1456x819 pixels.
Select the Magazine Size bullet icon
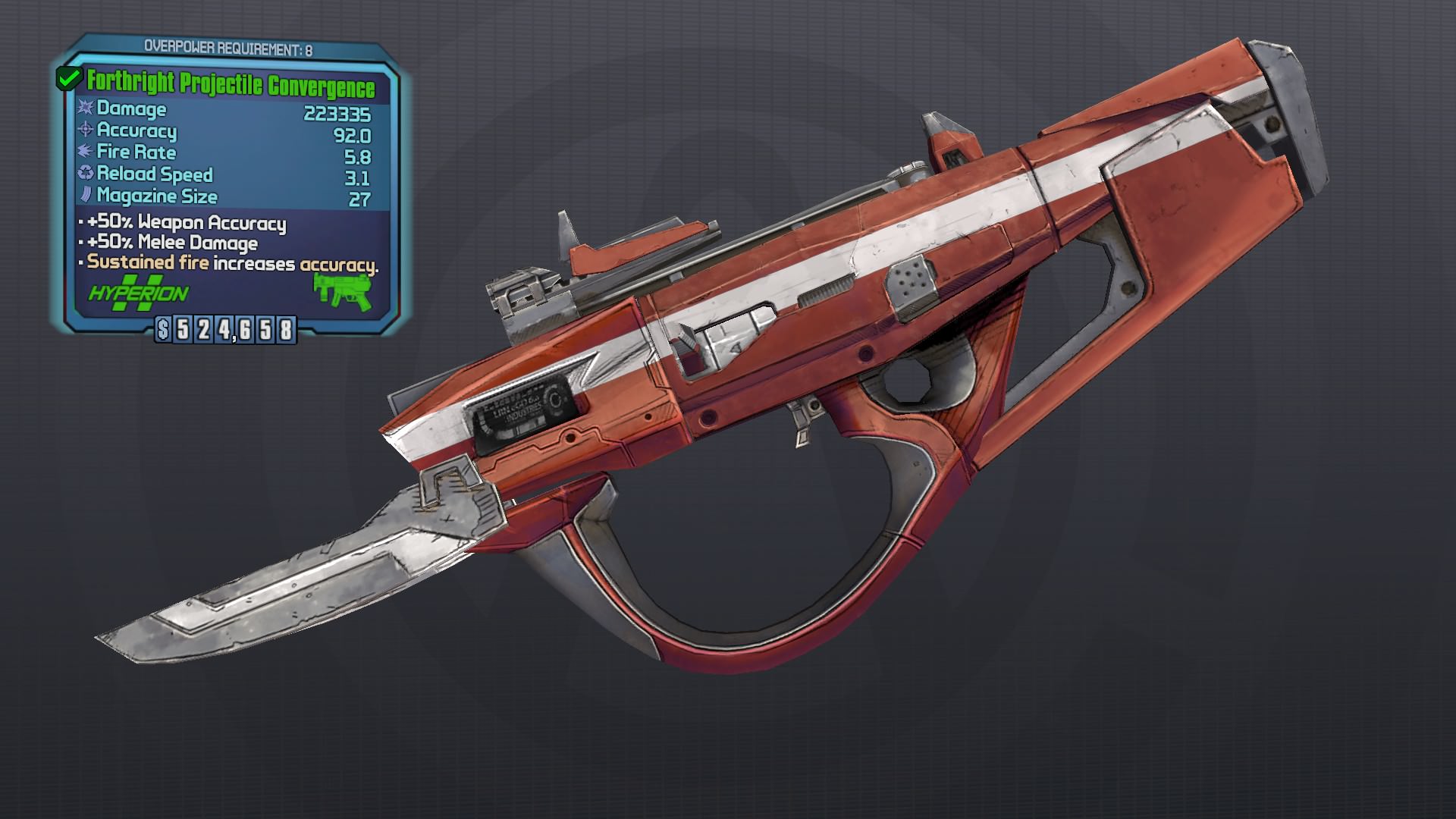click(x=86, y=196)
